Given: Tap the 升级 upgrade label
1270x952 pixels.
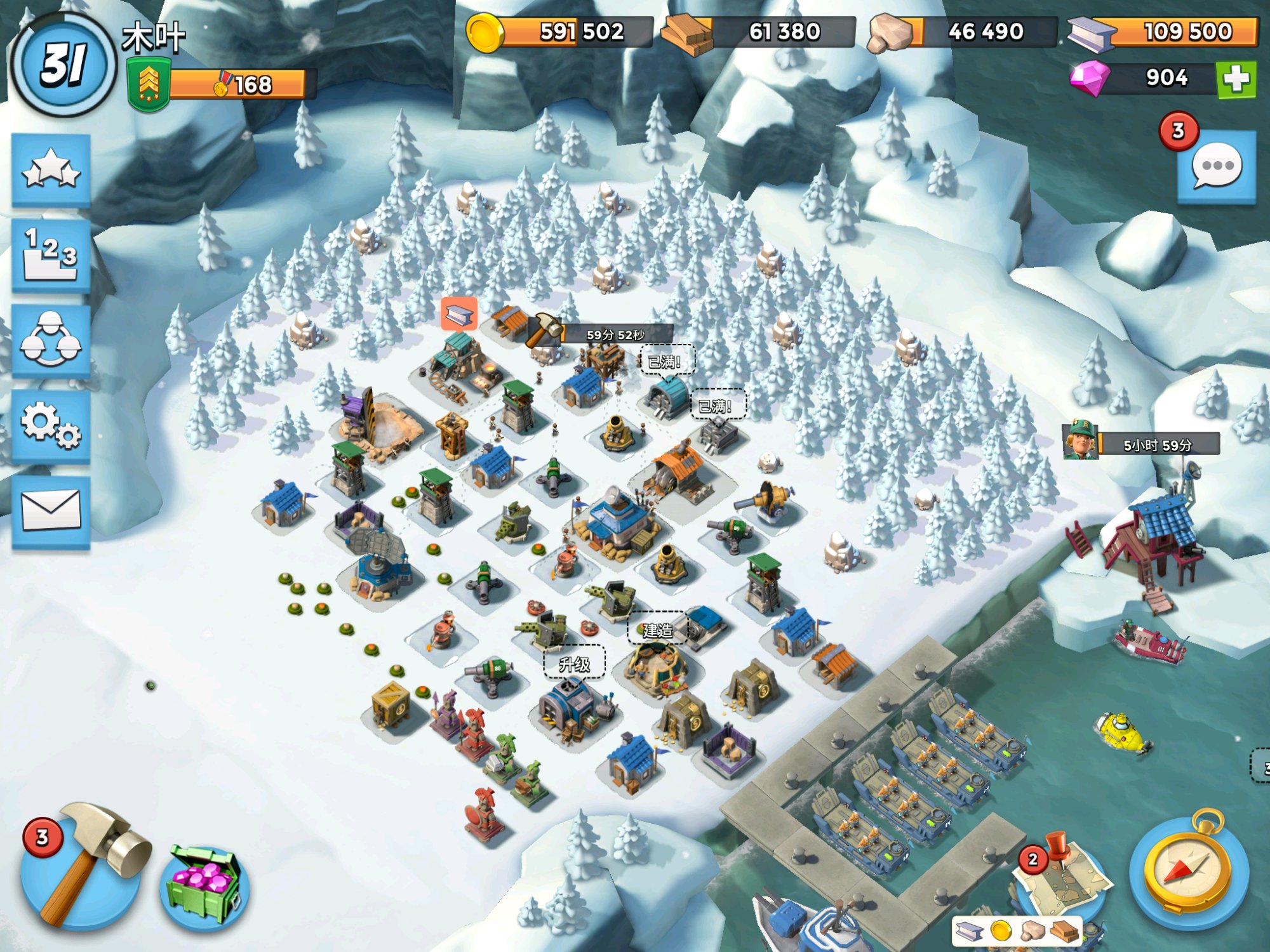Looking at the screenshot, I should point(574,664).
